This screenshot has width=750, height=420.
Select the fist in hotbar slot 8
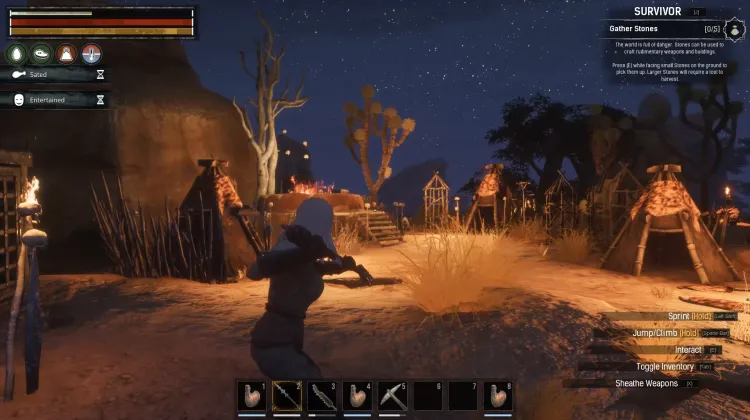(x=497, y=396)
